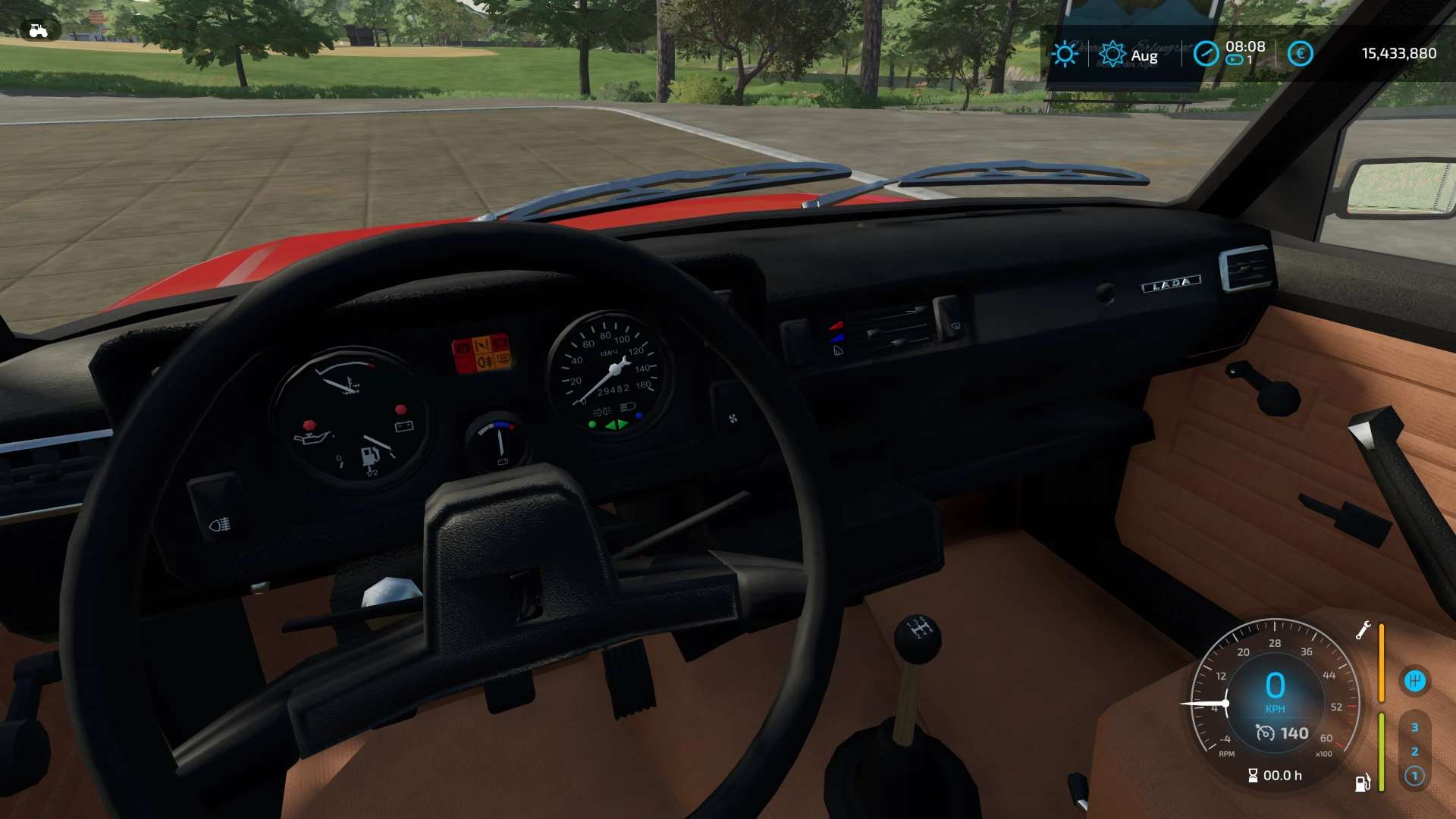Select the euro money icon
Screen dimensions: 1456x819
click(1300, 54)
